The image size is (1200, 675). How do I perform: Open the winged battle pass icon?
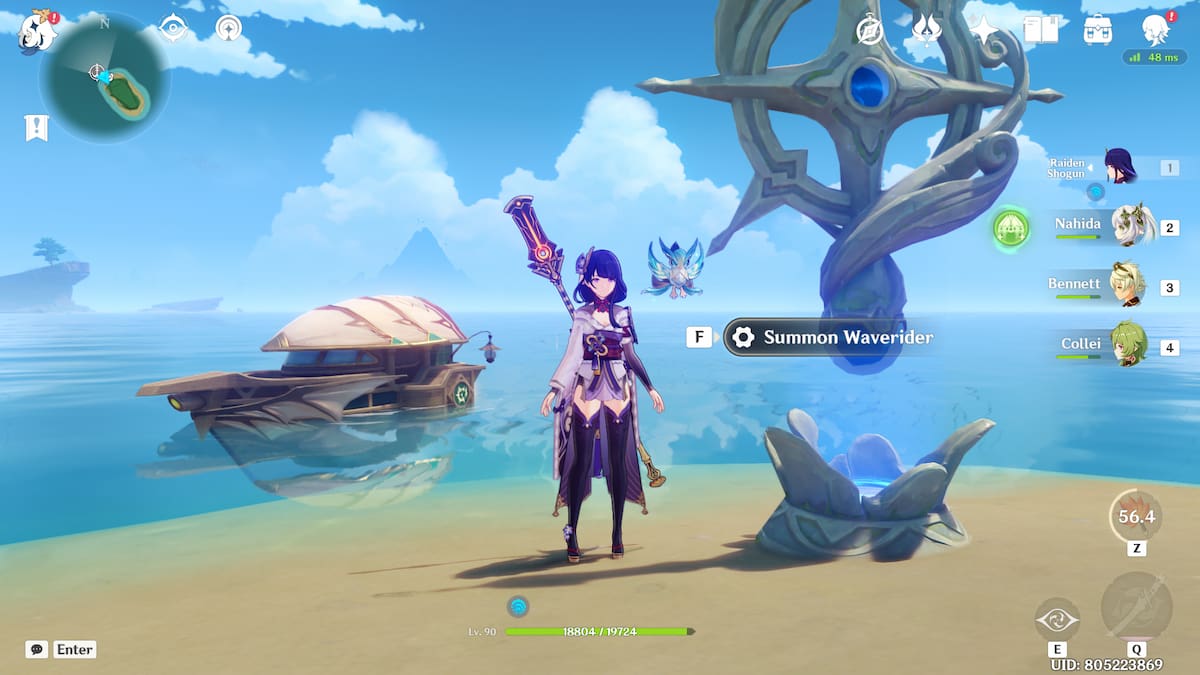point(927,30)
